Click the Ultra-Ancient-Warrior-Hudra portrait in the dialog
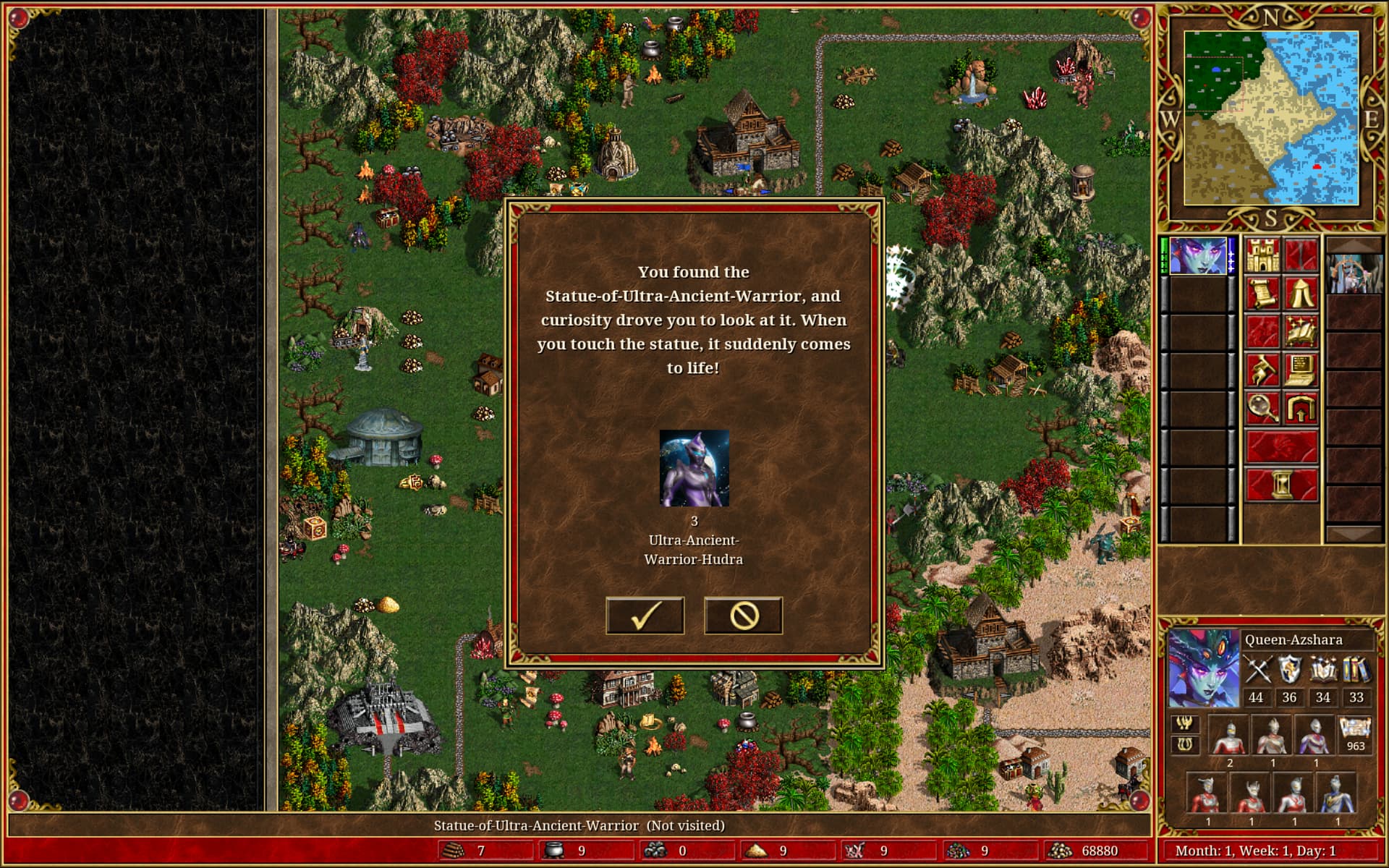Viewport: 1389px width, 868px height. coord(694,468)
